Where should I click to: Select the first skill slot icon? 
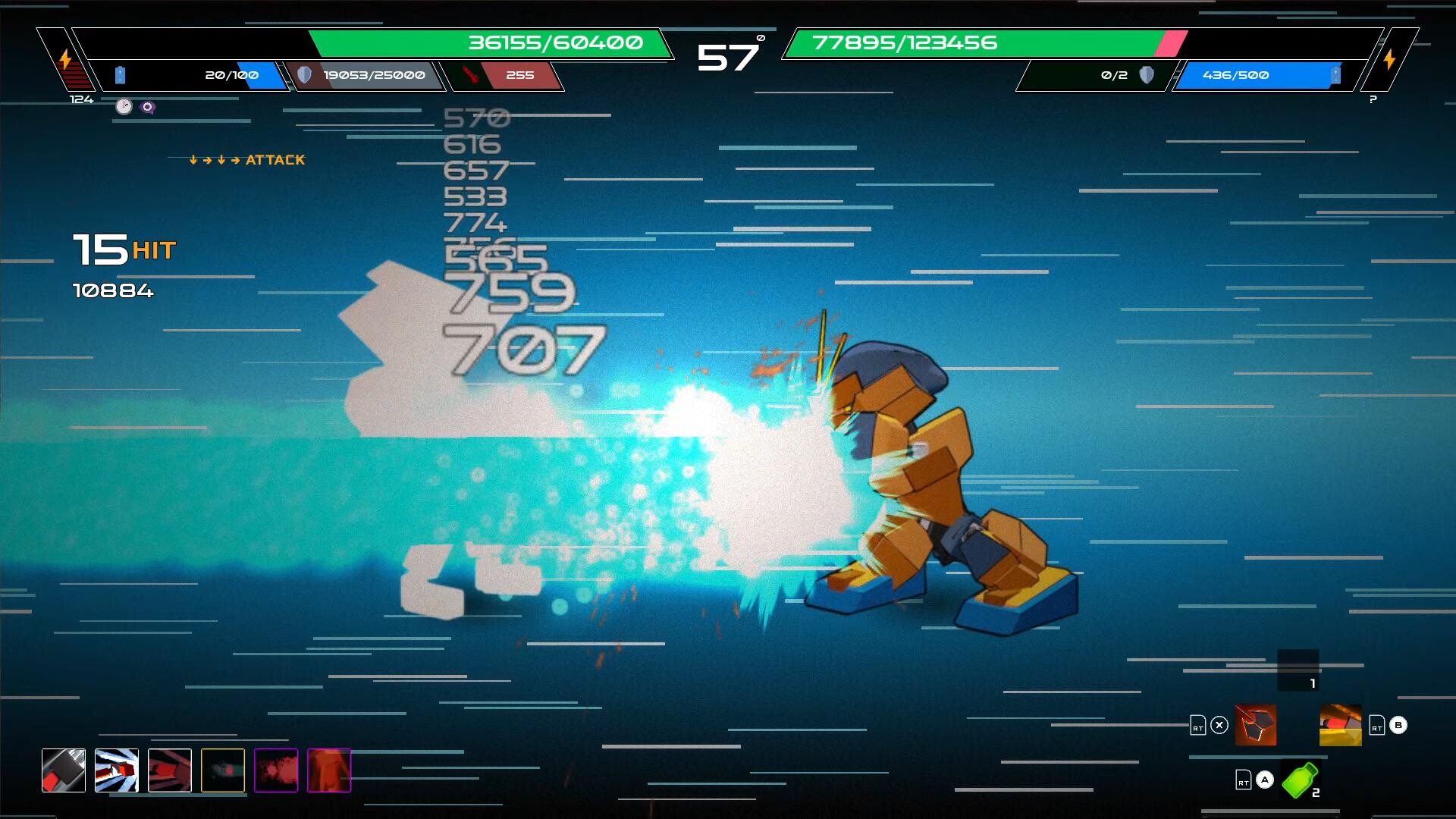[x=64, y=770]
